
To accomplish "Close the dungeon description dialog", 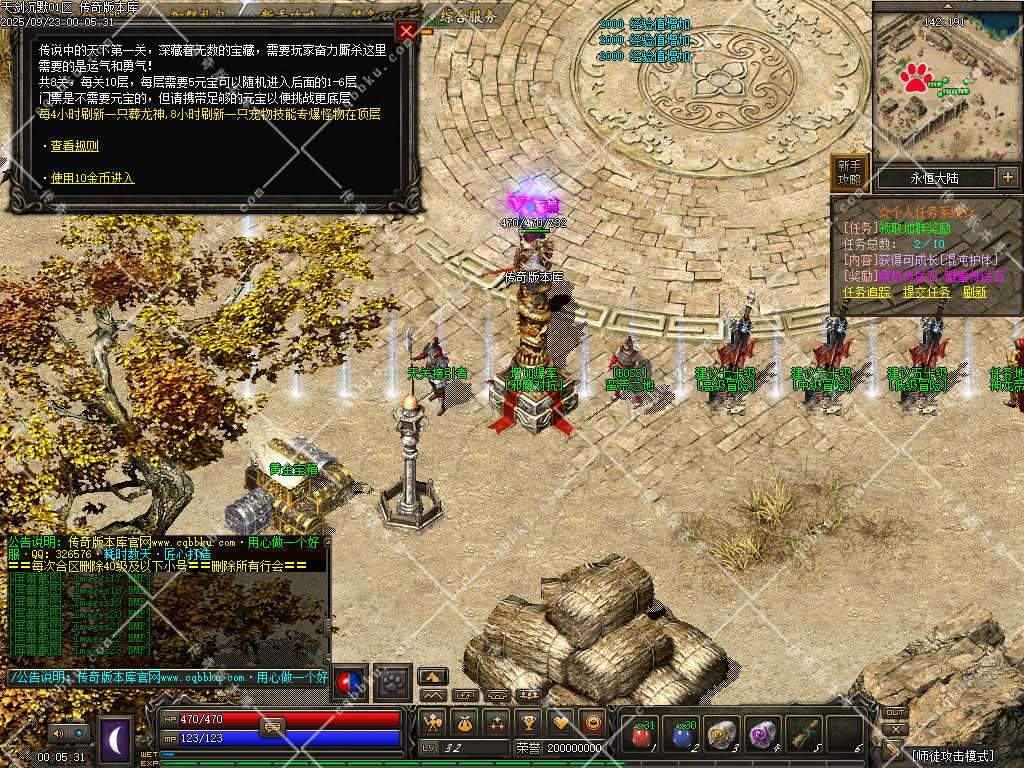I will coord(406,31).
